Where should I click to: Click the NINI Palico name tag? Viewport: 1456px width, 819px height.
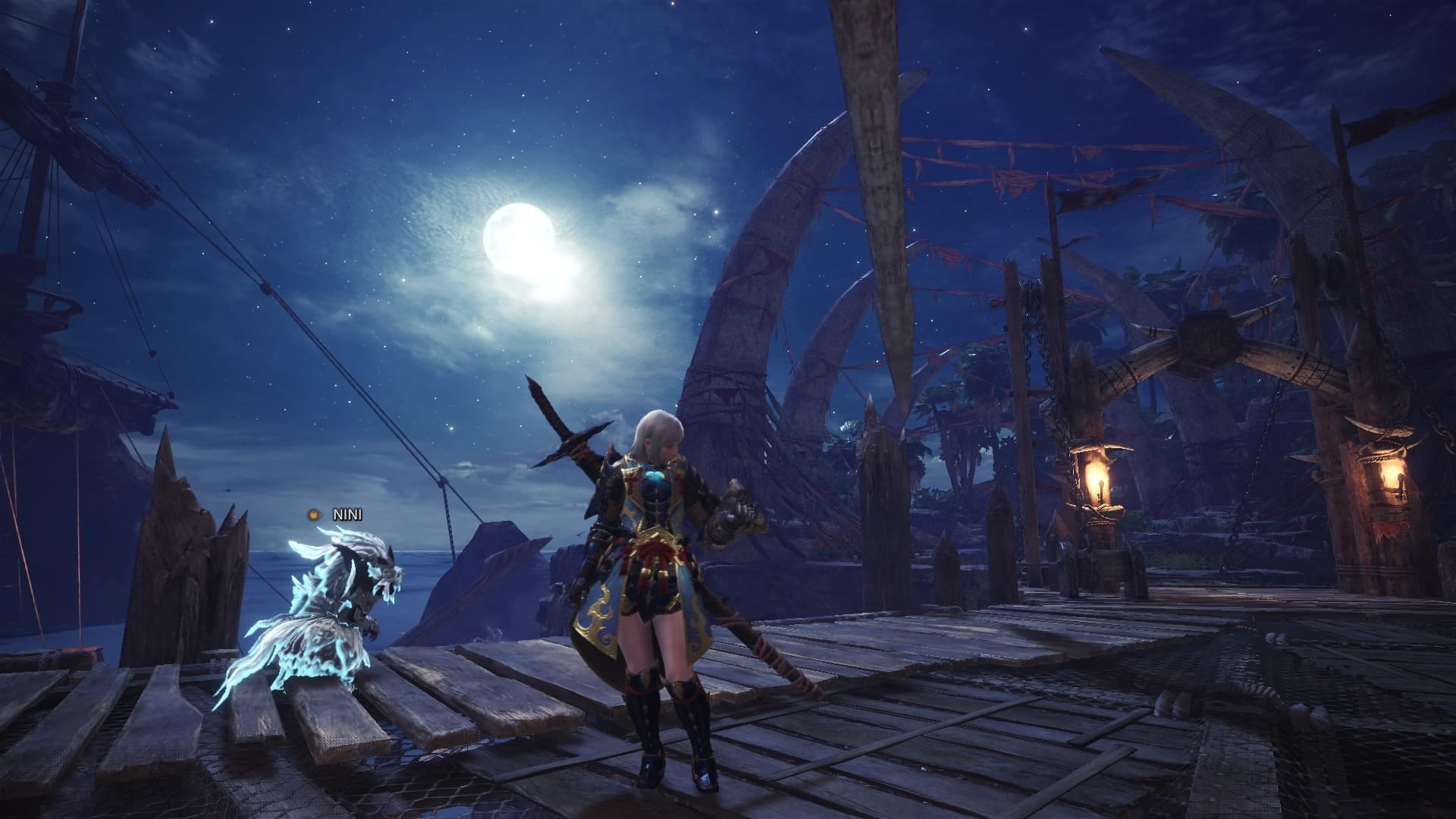point(347,515)
